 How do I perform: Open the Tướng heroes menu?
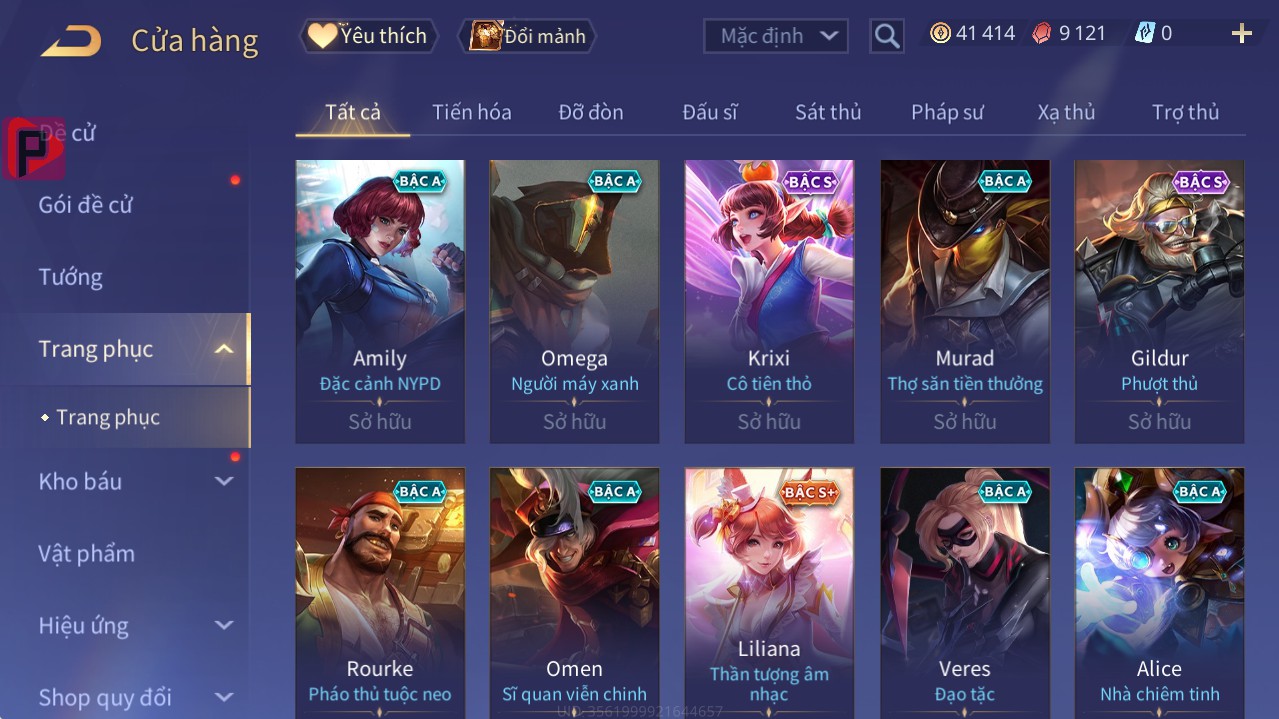coord(71,277)
